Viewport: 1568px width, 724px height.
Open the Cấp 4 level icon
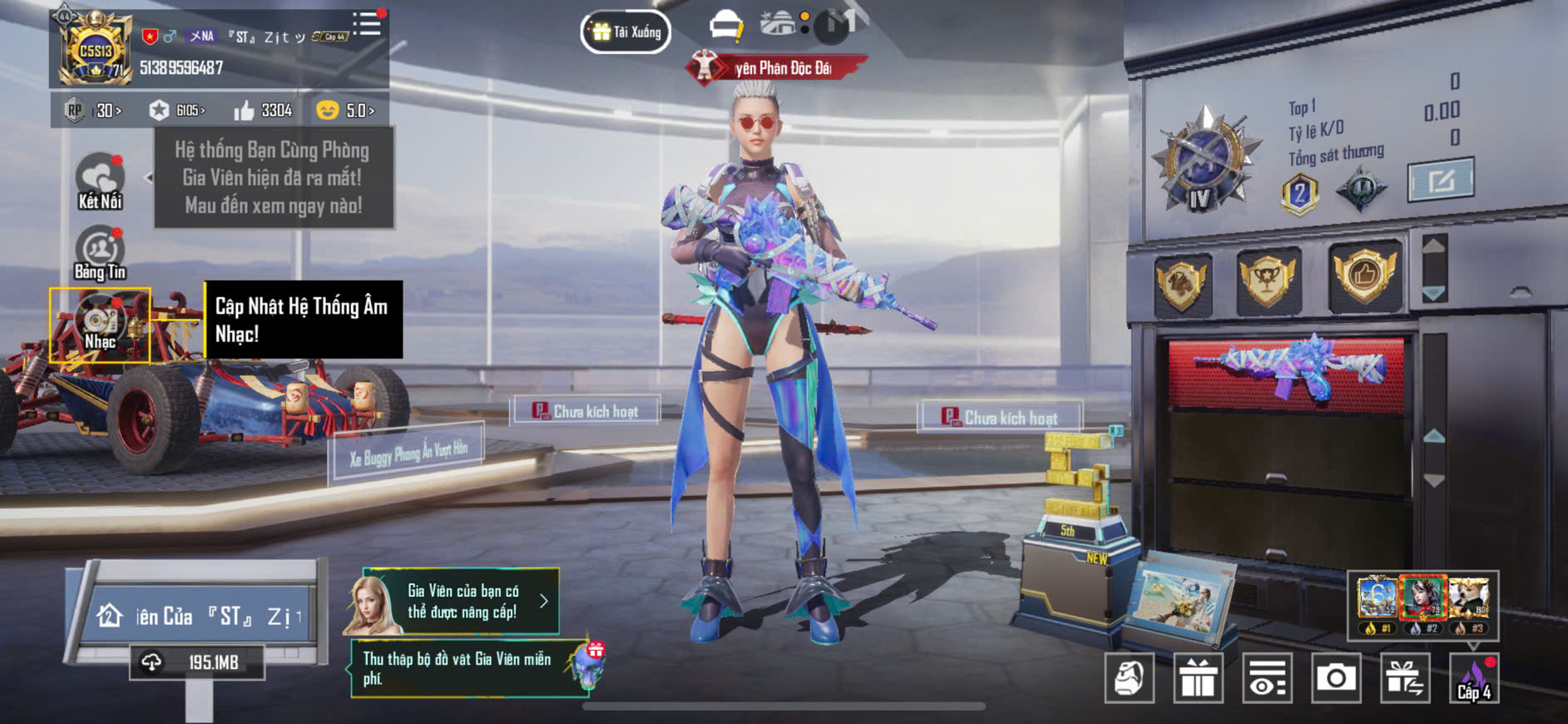tap(1474, 678)
